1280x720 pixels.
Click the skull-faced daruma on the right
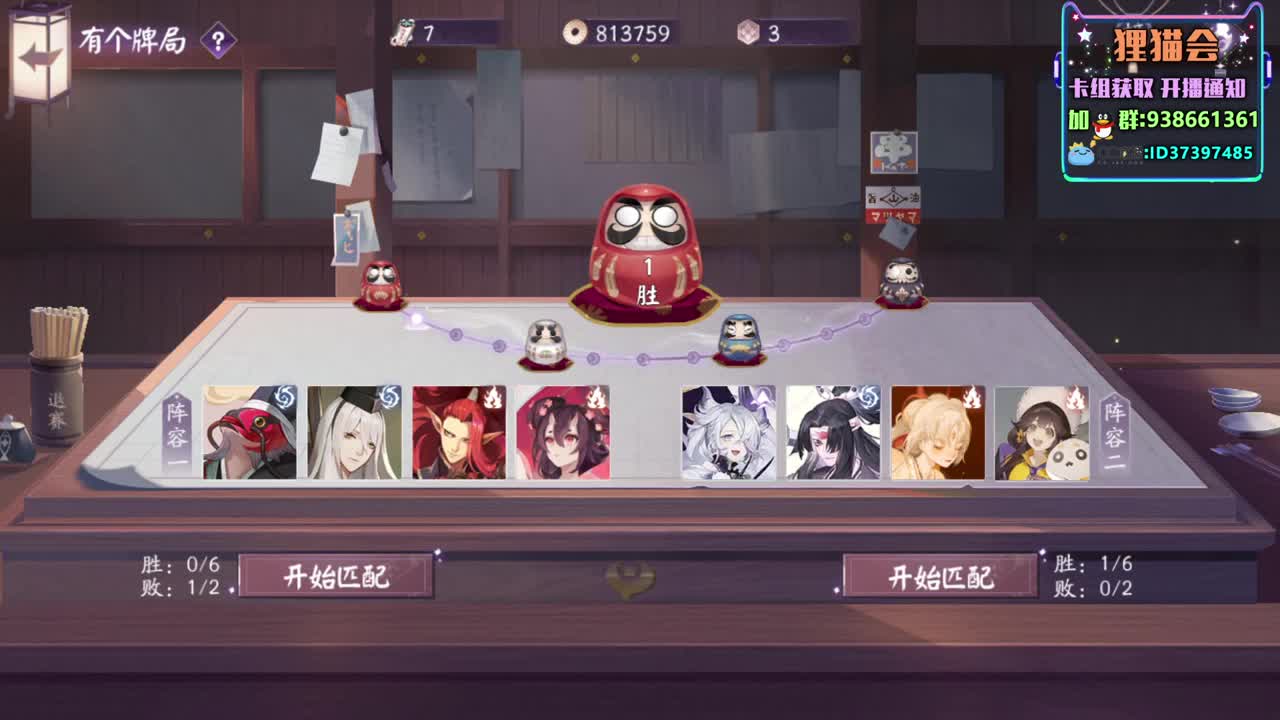click(903, 280)
